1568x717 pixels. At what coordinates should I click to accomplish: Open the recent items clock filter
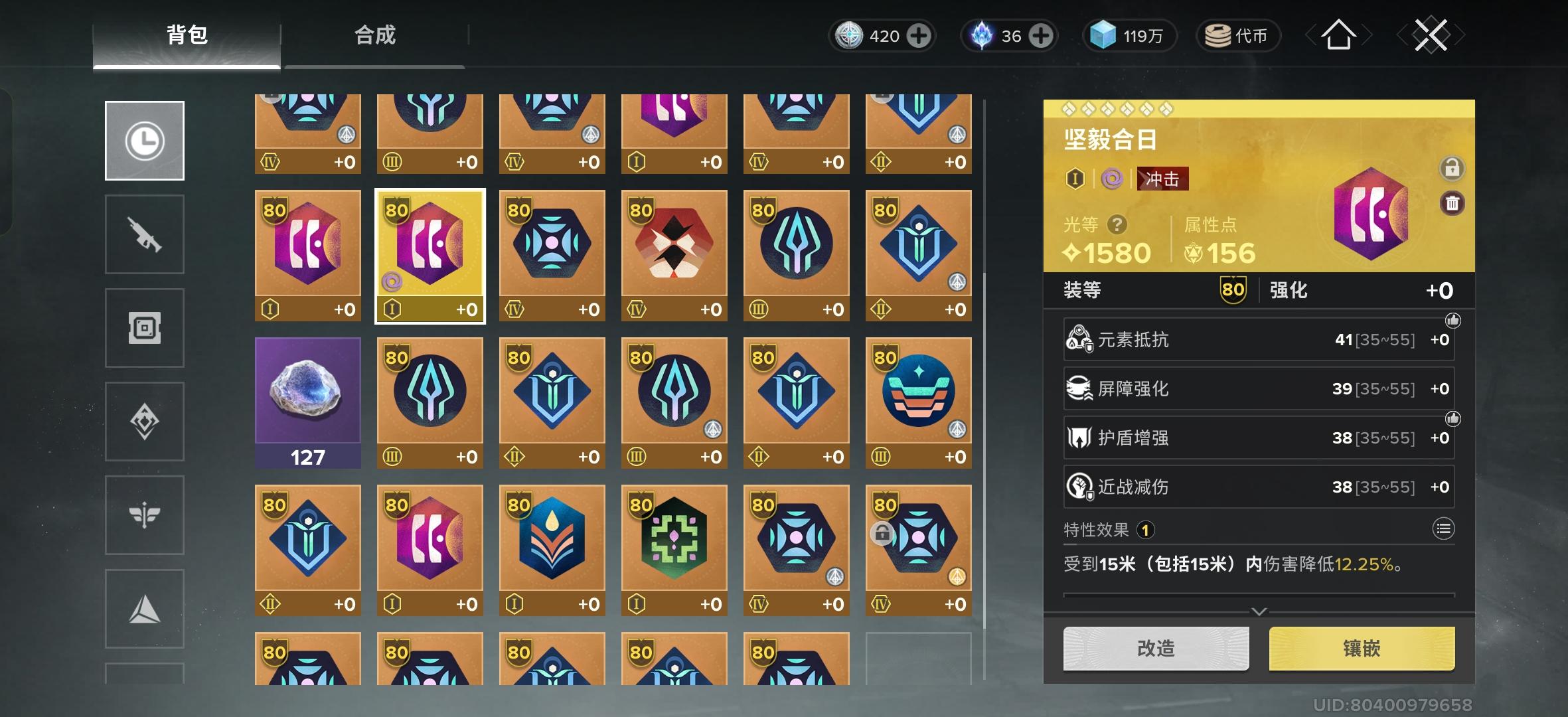(143, 139)
